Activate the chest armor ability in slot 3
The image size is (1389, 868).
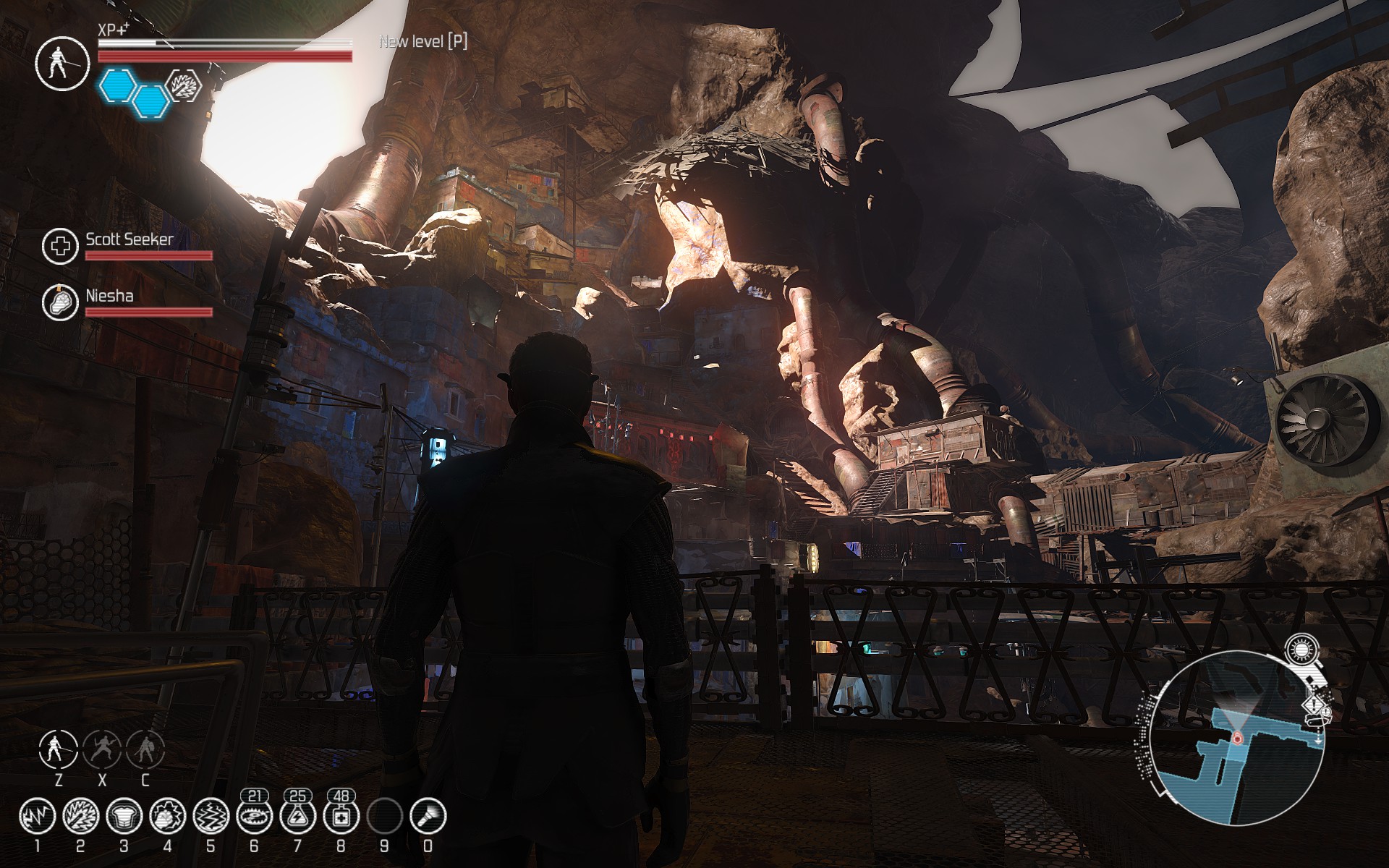pos(124,817)
